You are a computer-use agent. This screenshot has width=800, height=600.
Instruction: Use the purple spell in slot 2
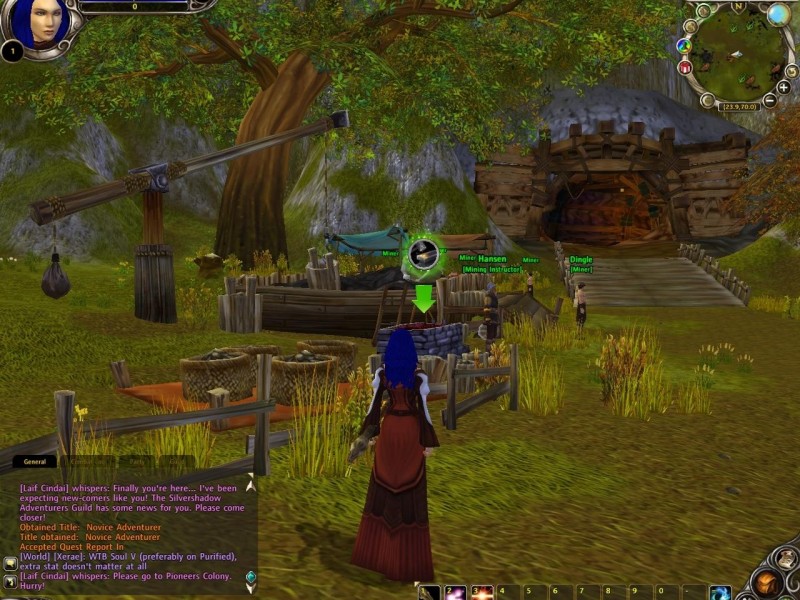[x=456, y=593]
